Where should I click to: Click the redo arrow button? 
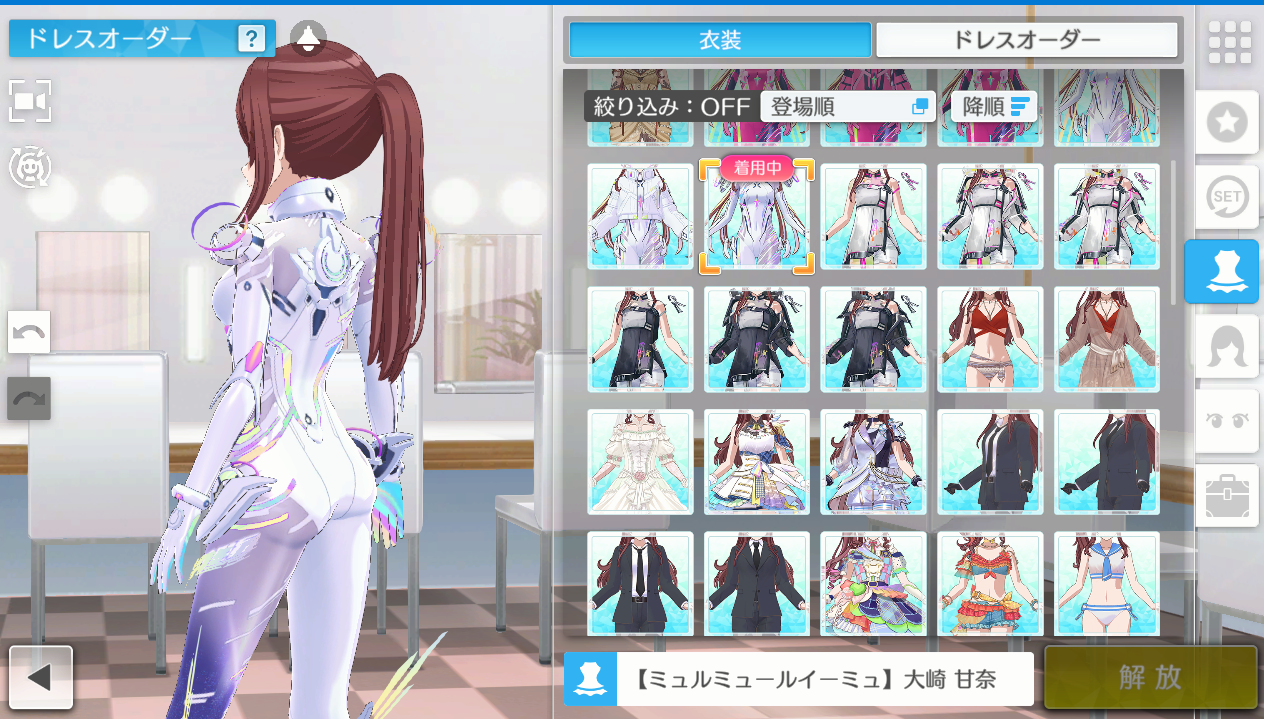(29, 398)
